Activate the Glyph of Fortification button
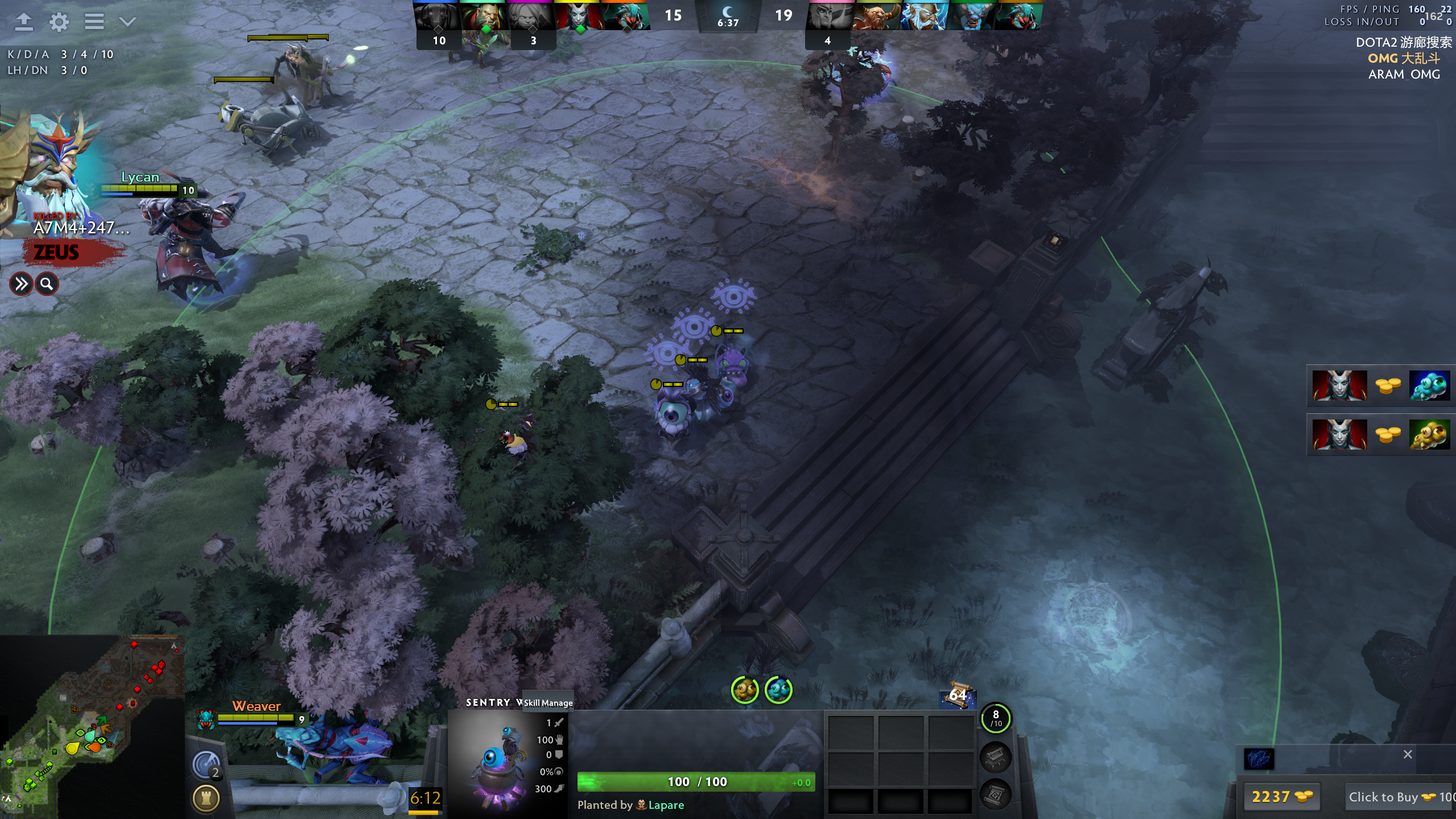The image size is (1456, 819). click(205, 798)
